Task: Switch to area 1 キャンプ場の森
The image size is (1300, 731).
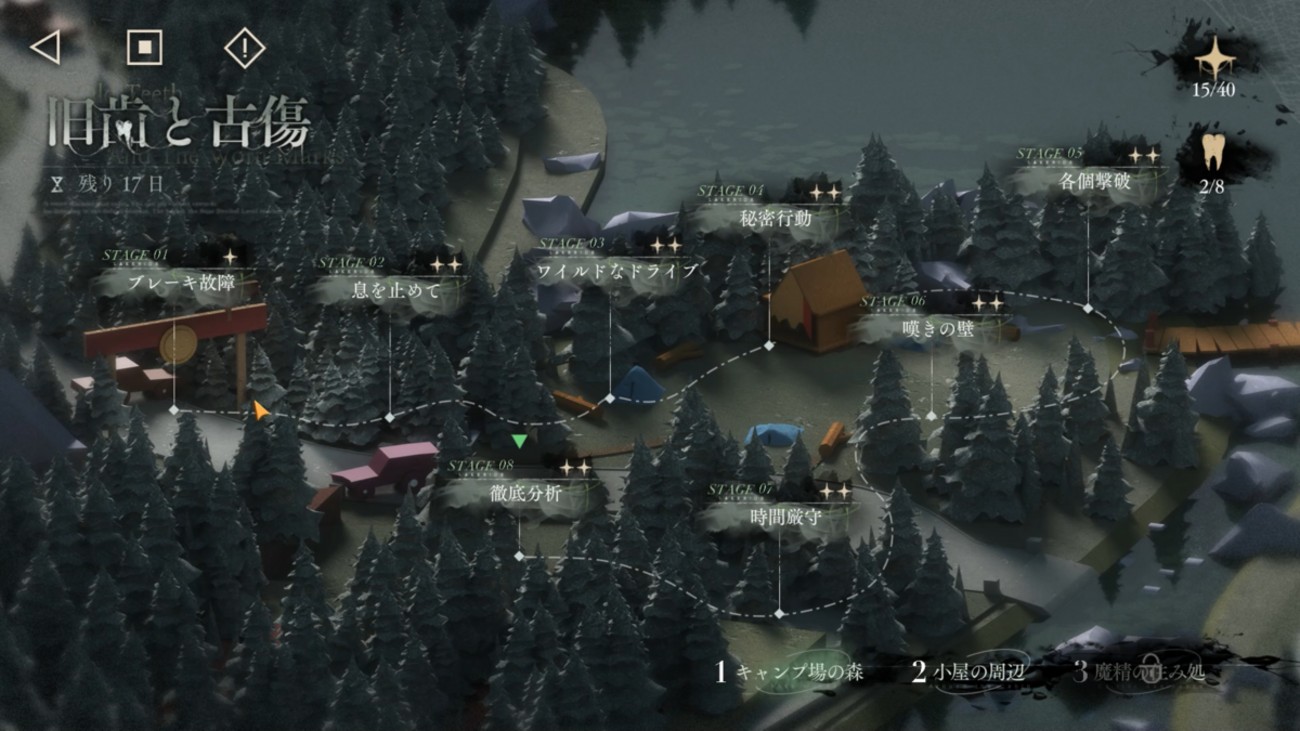Action: pos(790,672)
